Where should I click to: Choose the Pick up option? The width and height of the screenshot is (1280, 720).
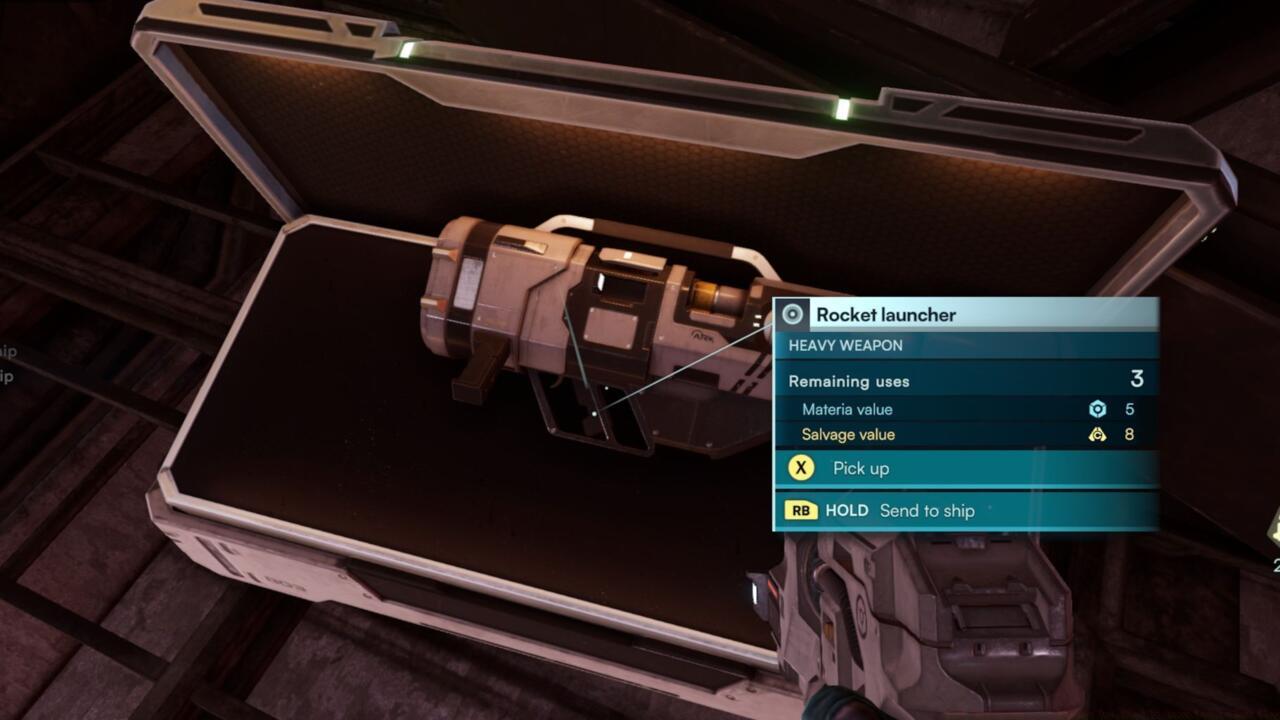[860, 468]
